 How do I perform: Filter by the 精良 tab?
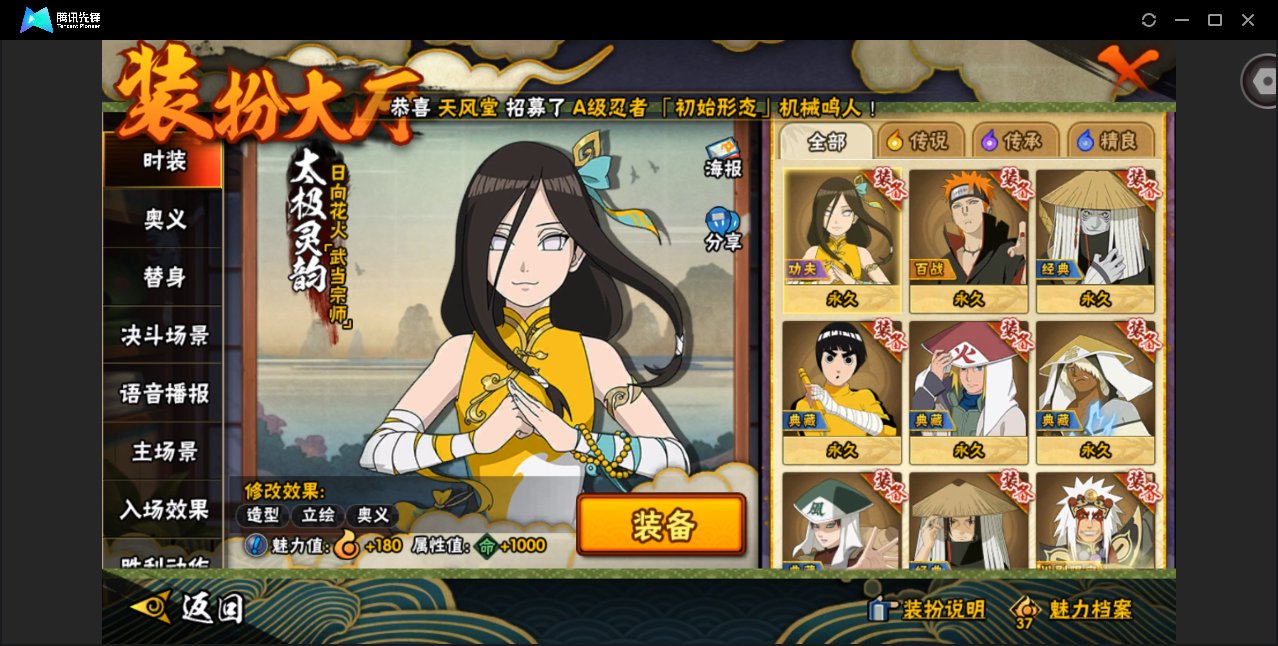[x=1110, y=142]
